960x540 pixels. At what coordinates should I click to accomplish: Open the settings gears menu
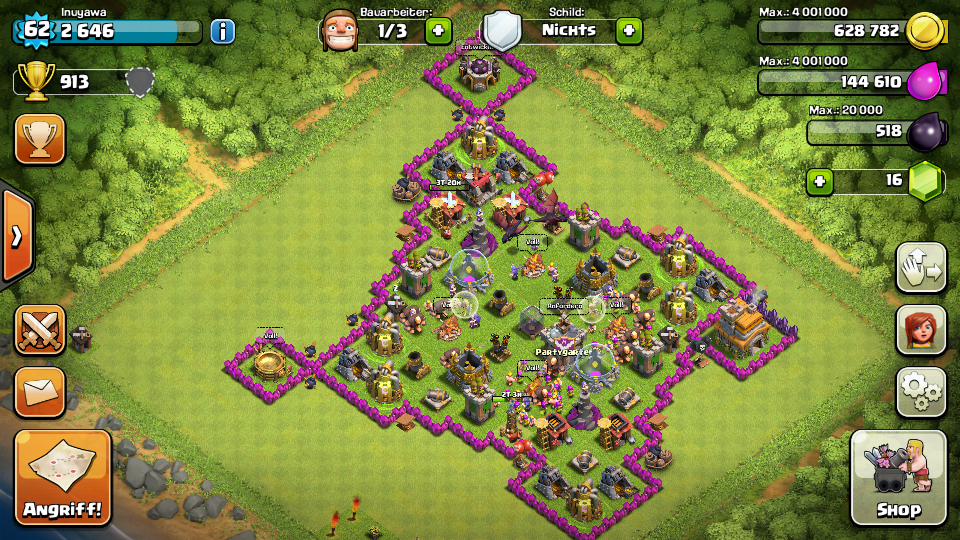point(921,391)
